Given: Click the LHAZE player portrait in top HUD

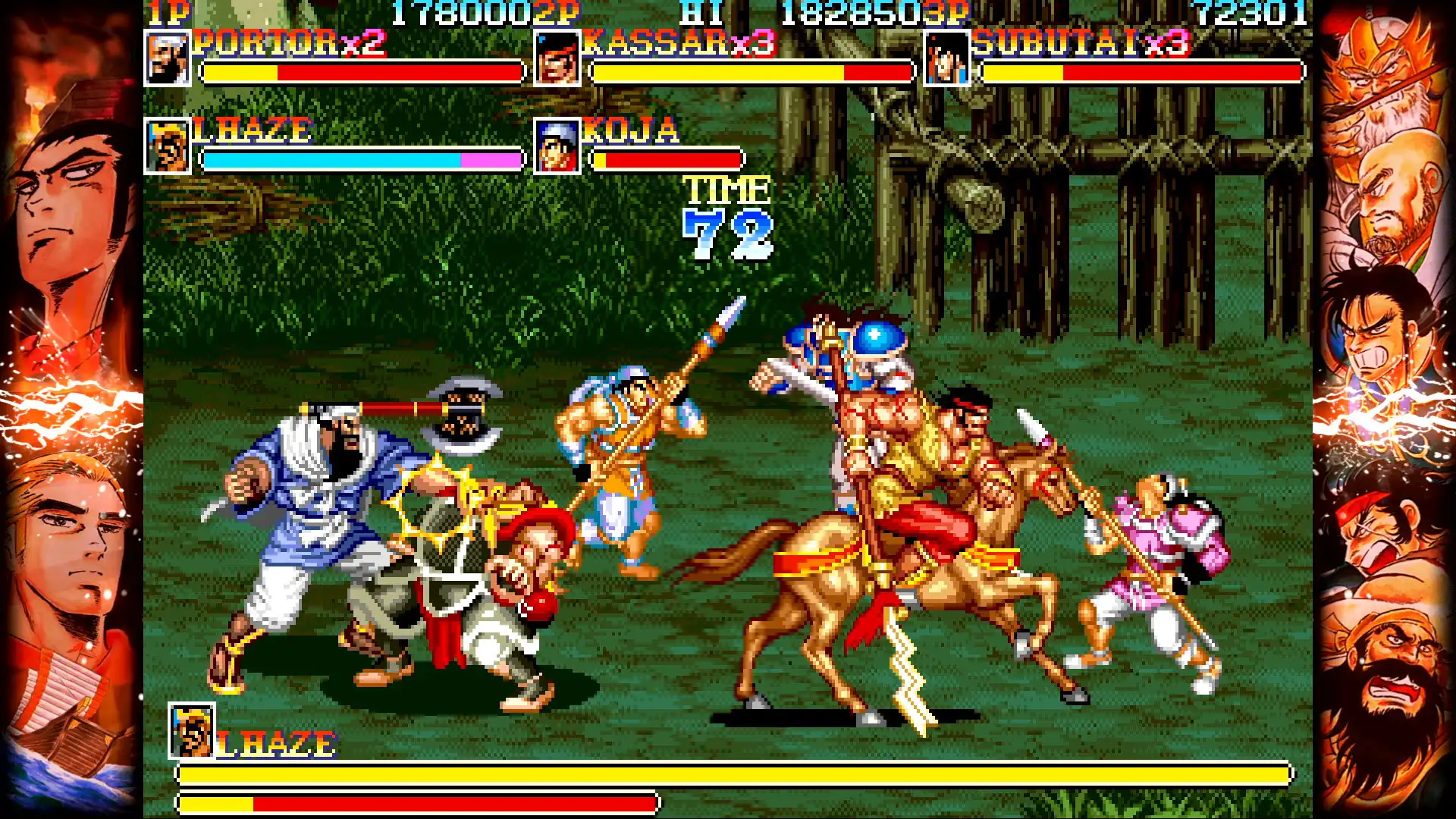Looking at the screenshot, I should click(168, 148).
